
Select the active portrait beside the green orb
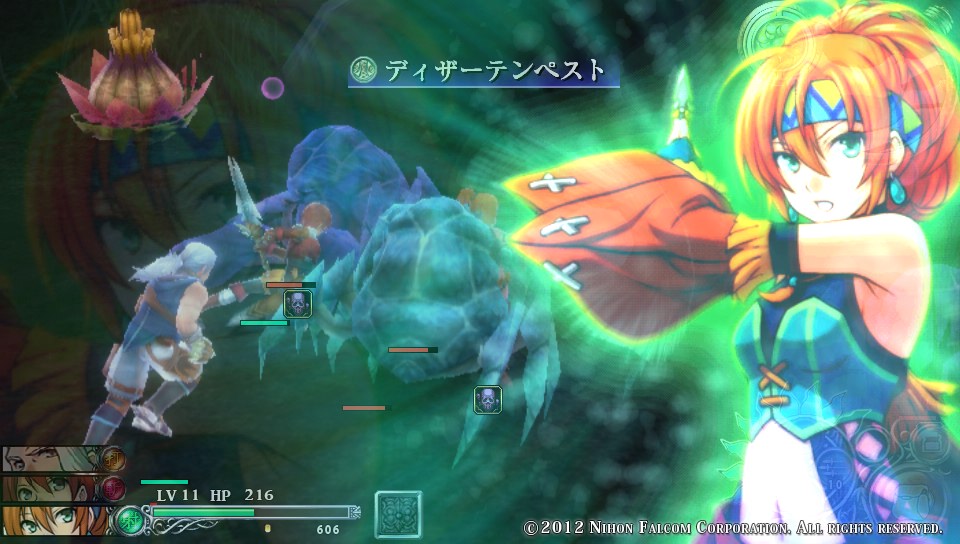tap(55, 521)
